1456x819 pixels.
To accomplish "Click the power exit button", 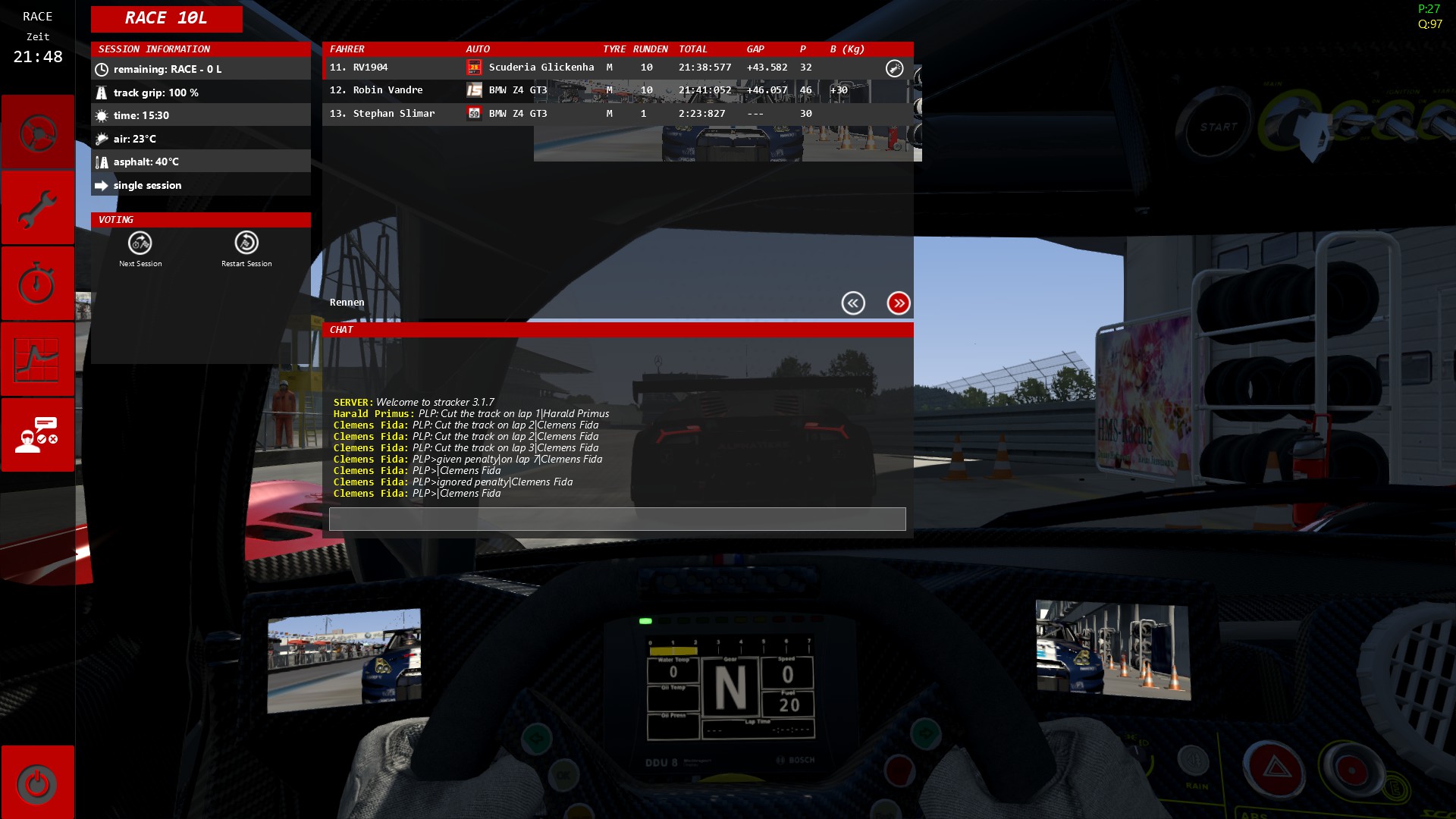I will 37,783.
